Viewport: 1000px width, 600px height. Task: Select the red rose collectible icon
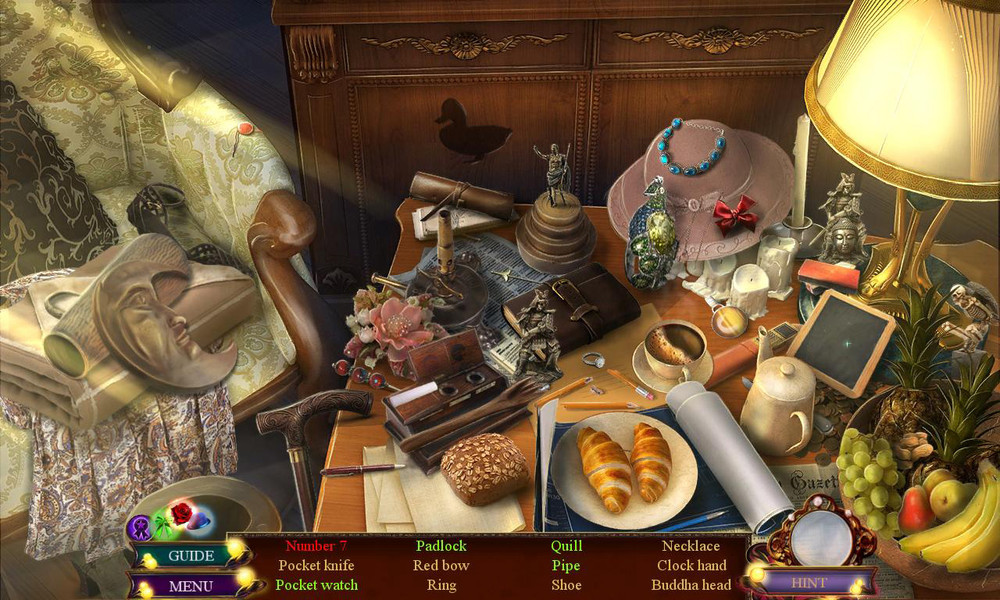point(181,514)
